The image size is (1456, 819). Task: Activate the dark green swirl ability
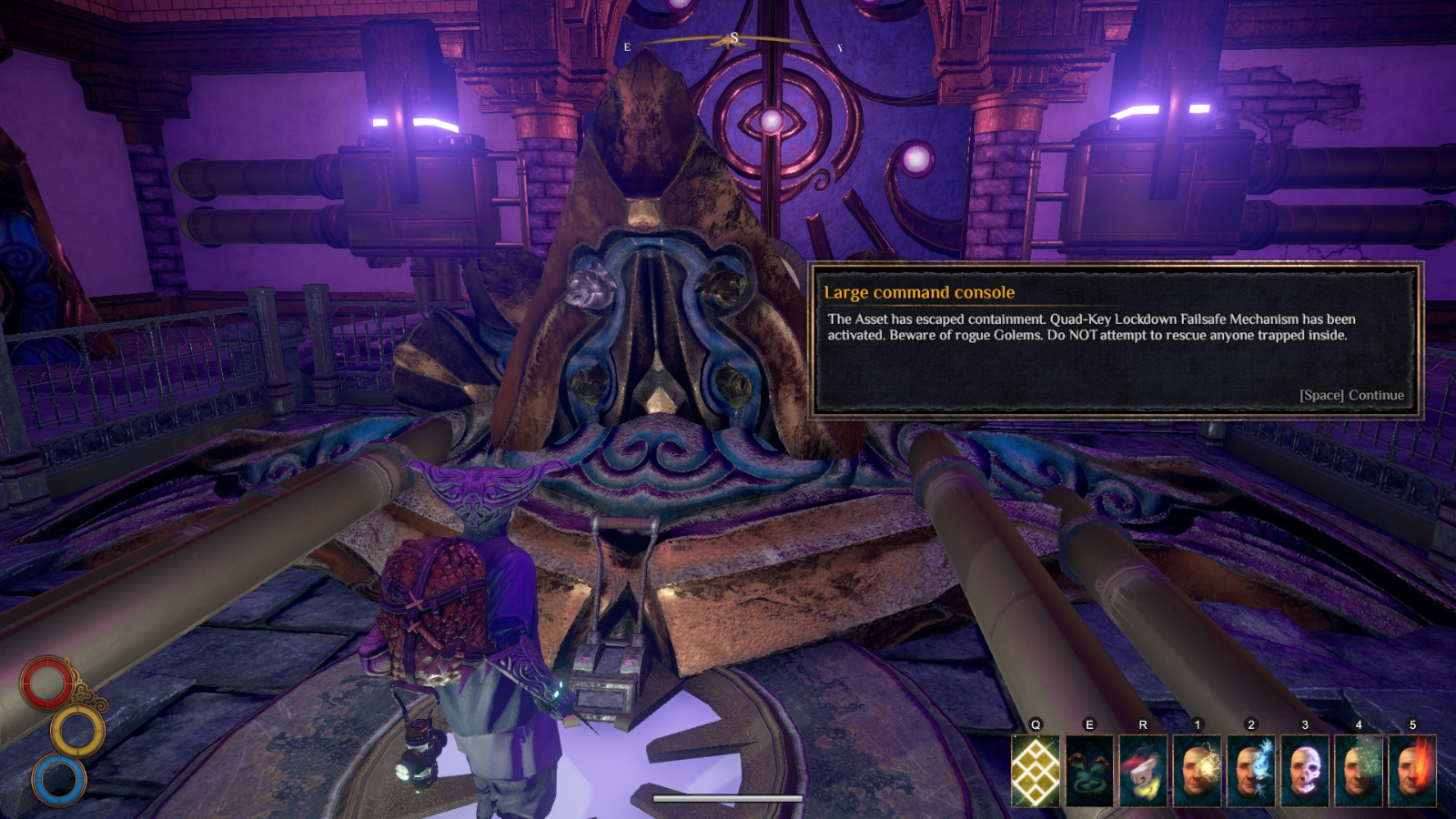tap(1089, 772)
